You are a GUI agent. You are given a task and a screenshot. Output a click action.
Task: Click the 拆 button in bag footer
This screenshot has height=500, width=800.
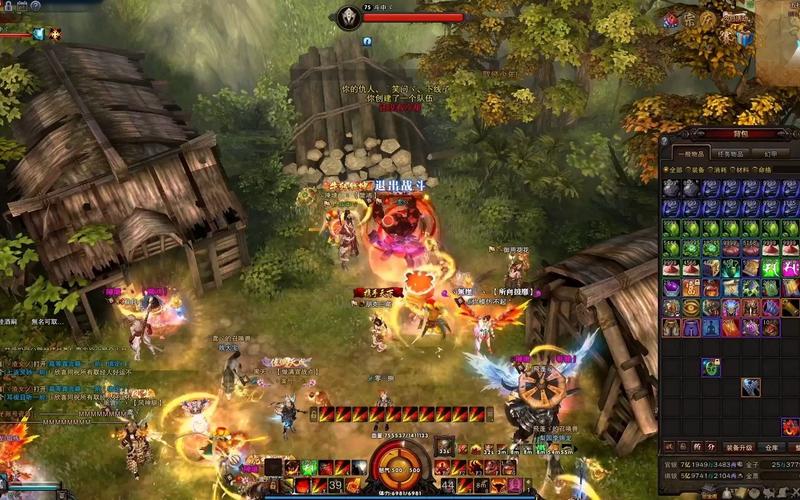[x=696, y=447]
